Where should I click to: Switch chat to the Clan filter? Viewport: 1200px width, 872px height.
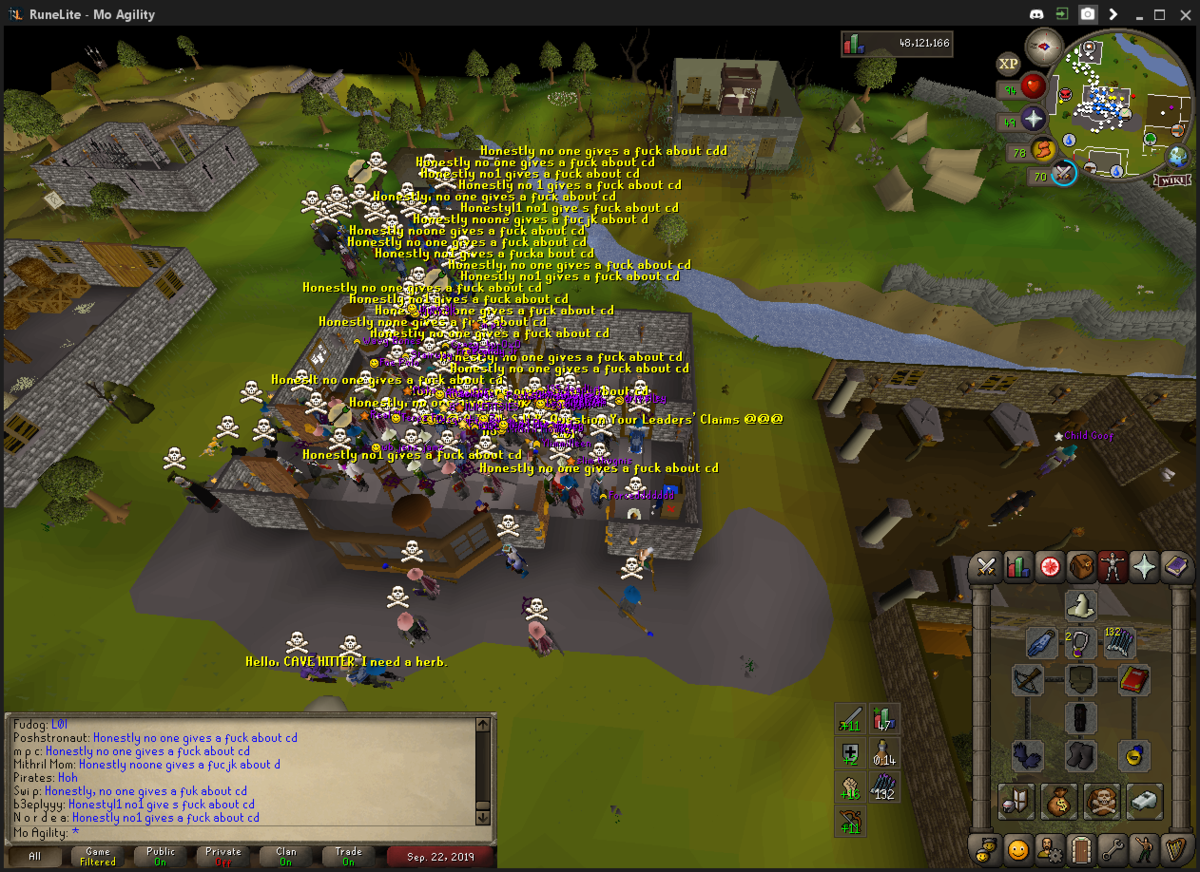pyautogui.click(x=286, y=856)
